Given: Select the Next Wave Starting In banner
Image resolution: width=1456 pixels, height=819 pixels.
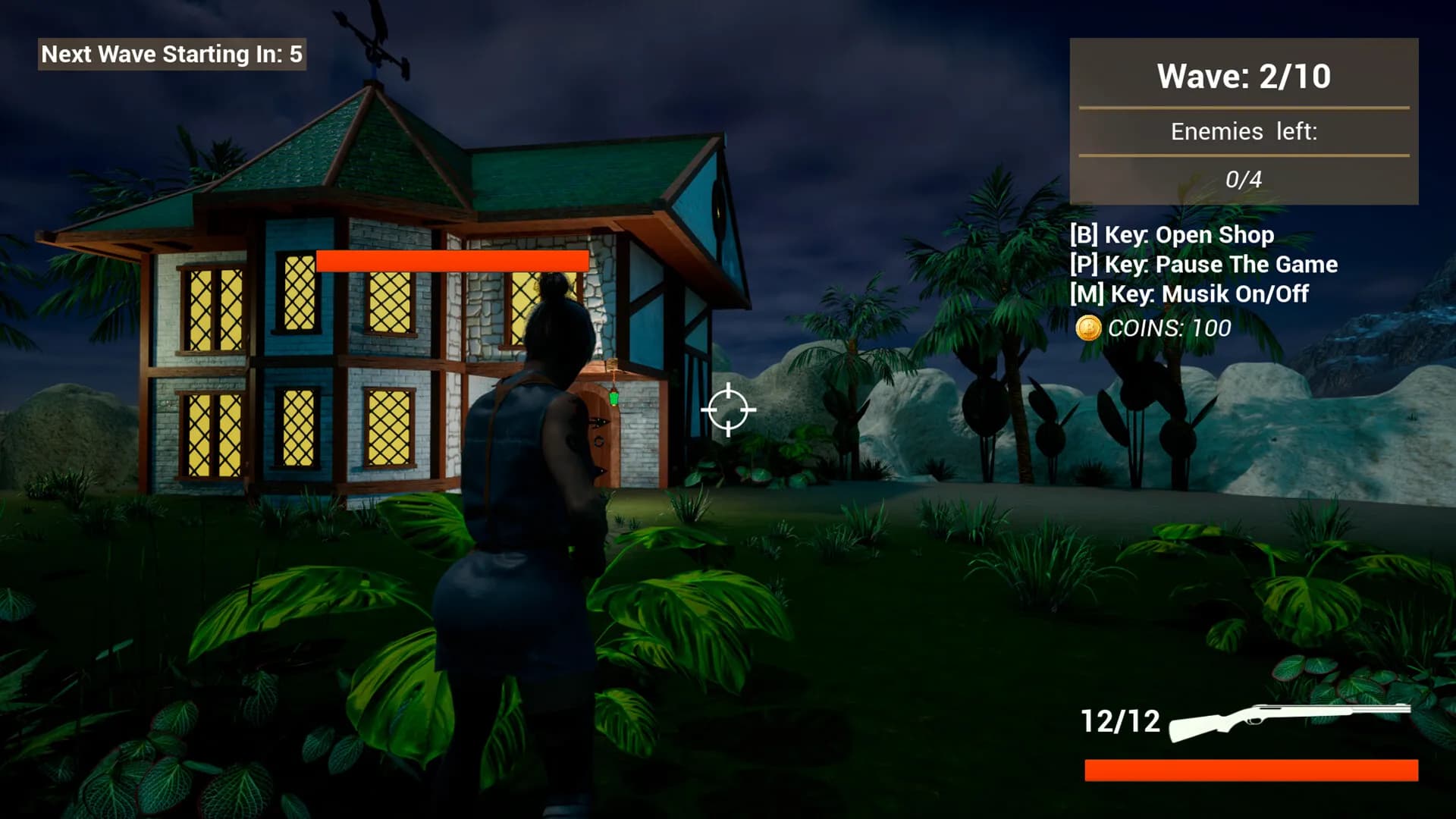Looking at the screenshot, I should click(171, 54).
